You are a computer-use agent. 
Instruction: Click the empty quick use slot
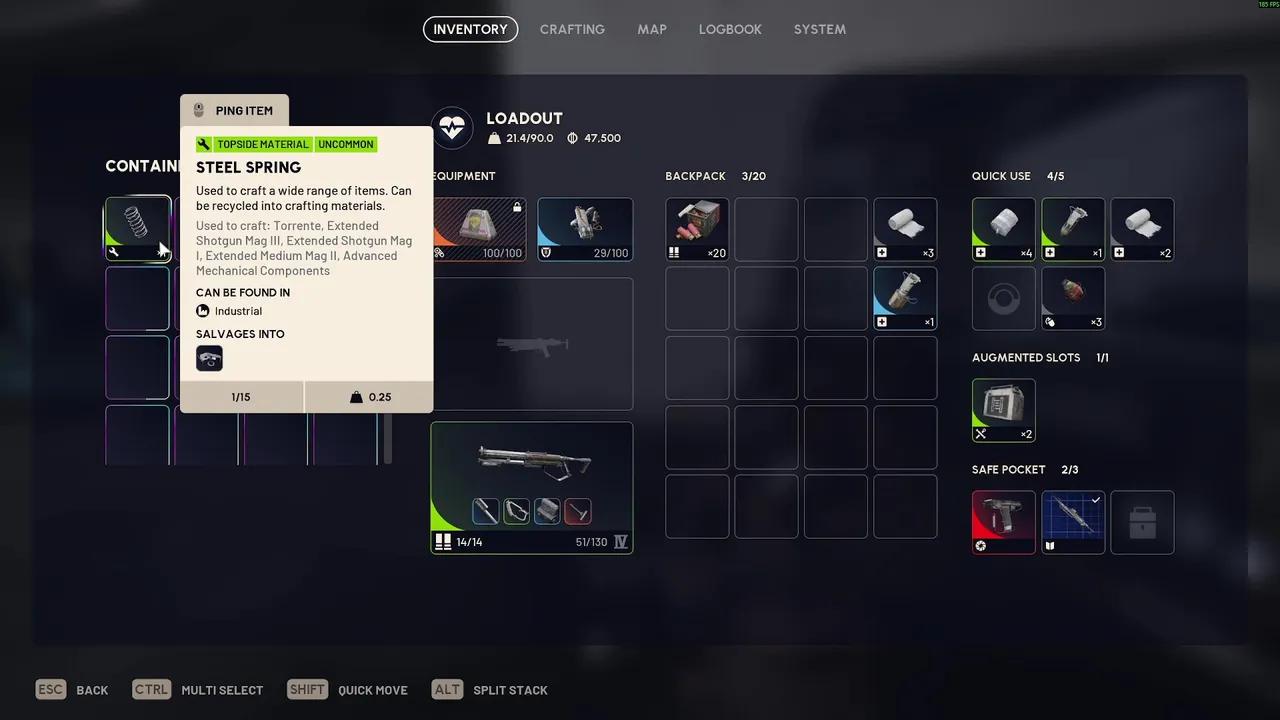1003,297
